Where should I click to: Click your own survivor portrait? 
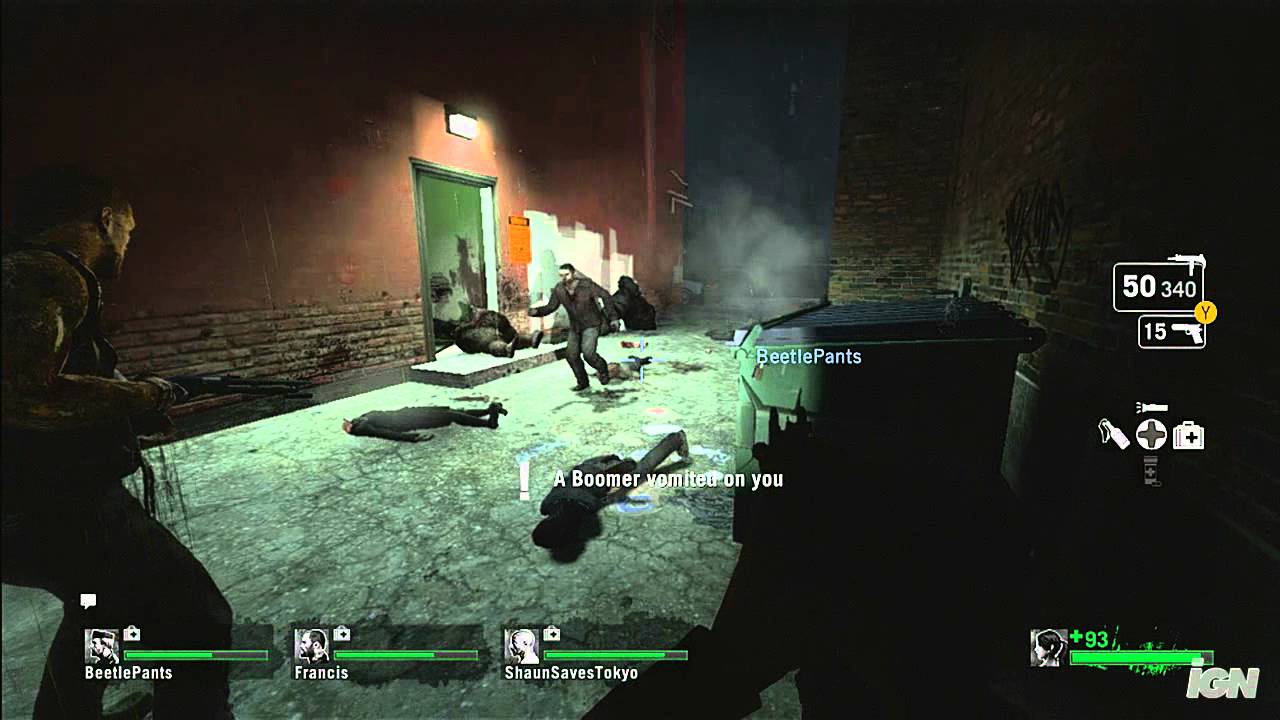(1048, 647)
